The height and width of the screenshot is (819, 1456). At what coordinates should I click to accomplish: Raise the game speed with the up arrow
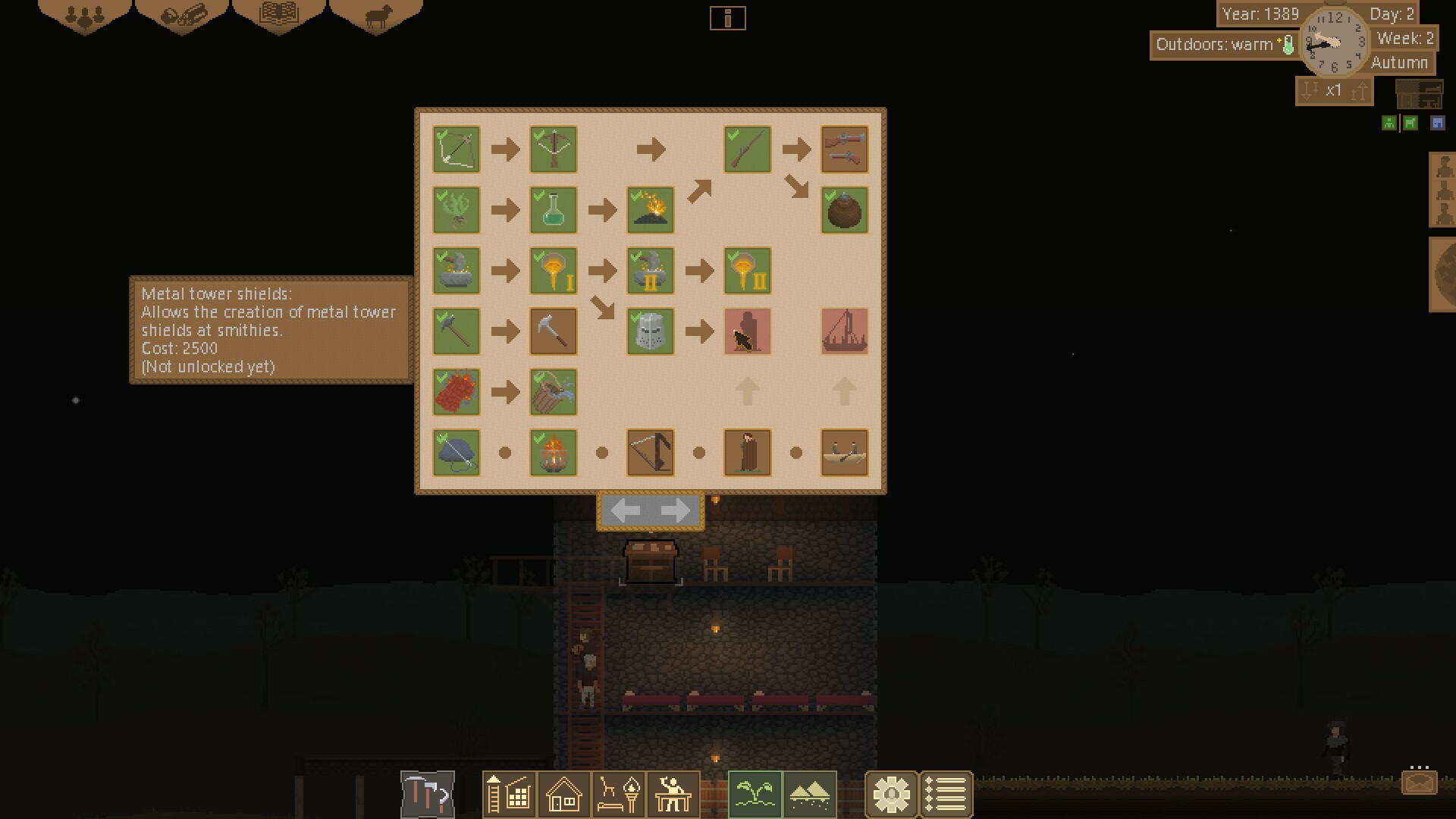[1358, 90]
